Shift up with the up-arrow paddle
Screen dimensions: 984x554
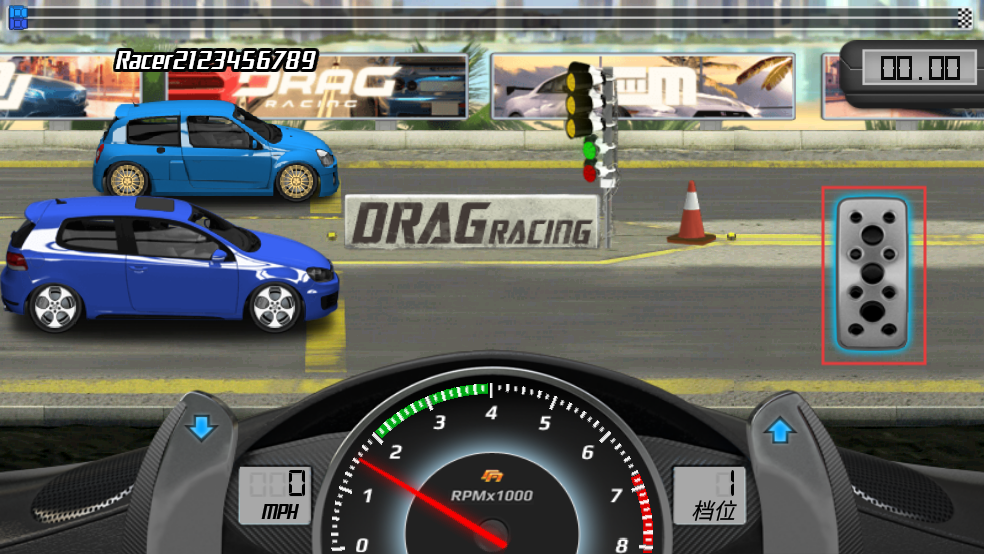pyautogui.click(x=780, y=431)
